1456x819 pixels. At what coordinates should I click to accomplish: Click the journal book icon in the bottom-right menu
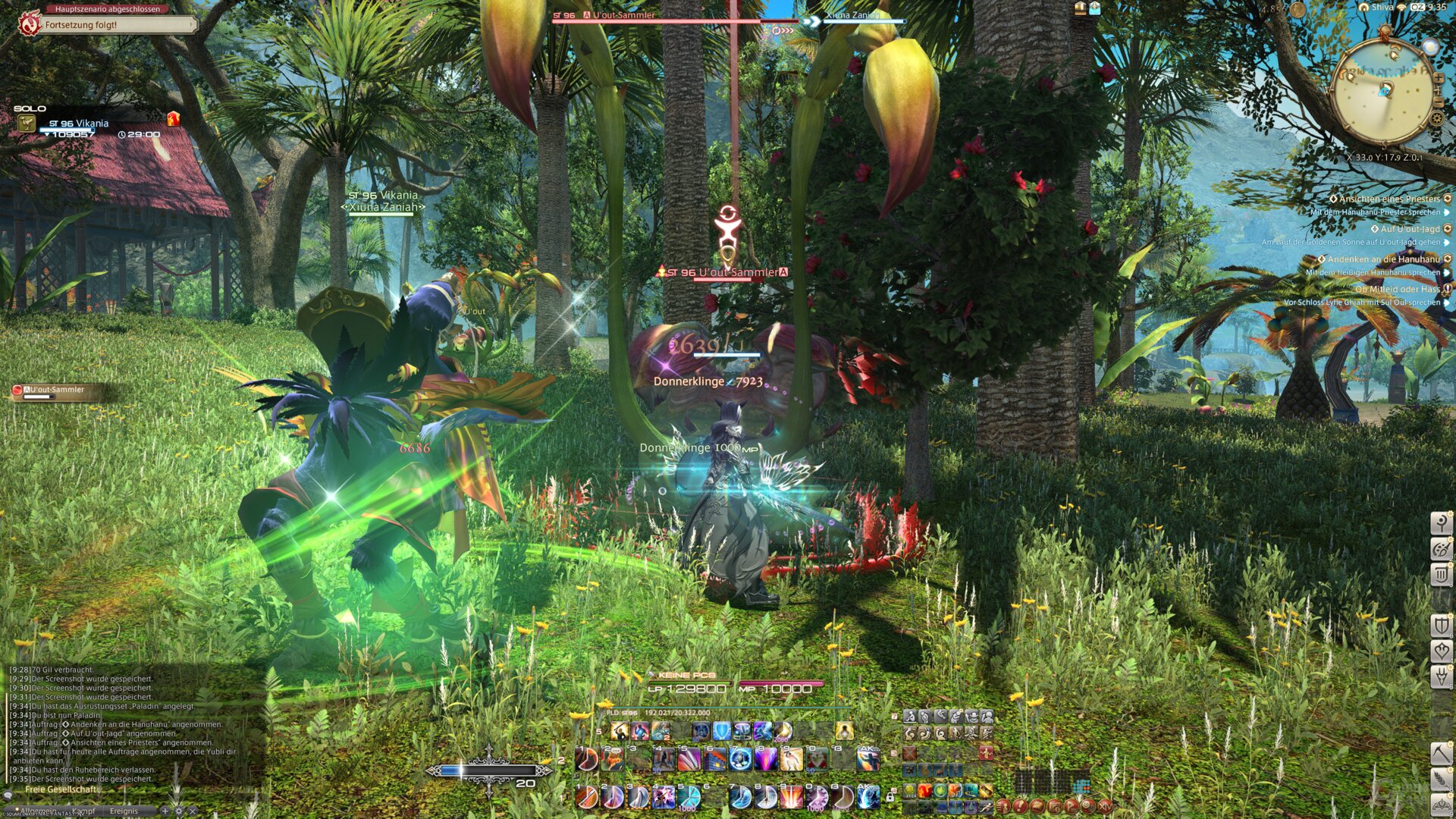coord(1037,806)
